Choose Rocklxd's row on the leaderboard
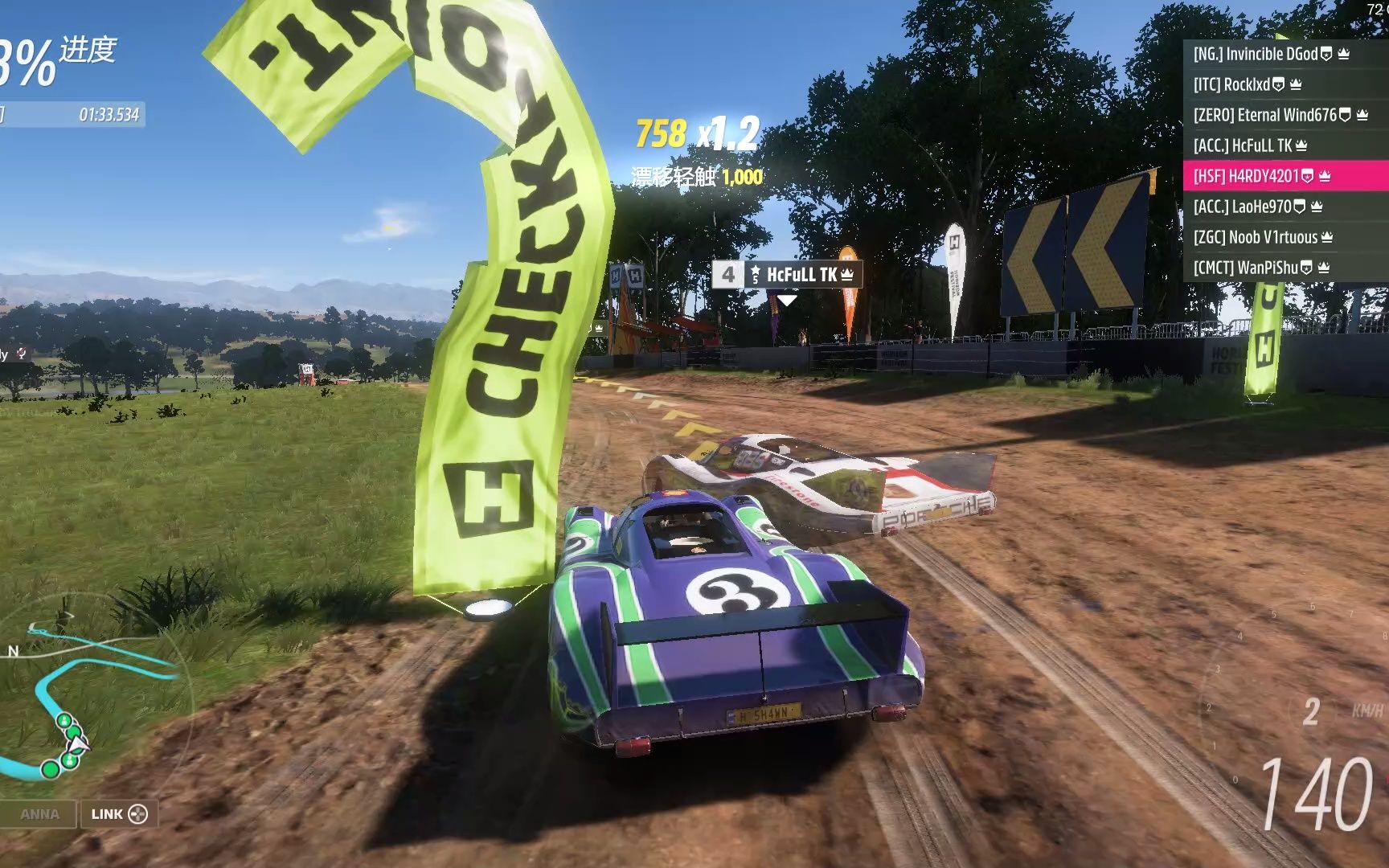The height and width of the screenshot is (868, 1389). [1247, 84]
